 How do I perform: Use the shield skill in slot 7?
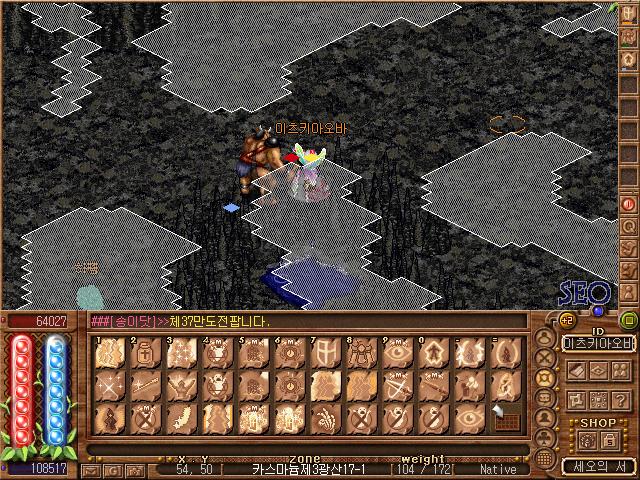click(325, 354)
